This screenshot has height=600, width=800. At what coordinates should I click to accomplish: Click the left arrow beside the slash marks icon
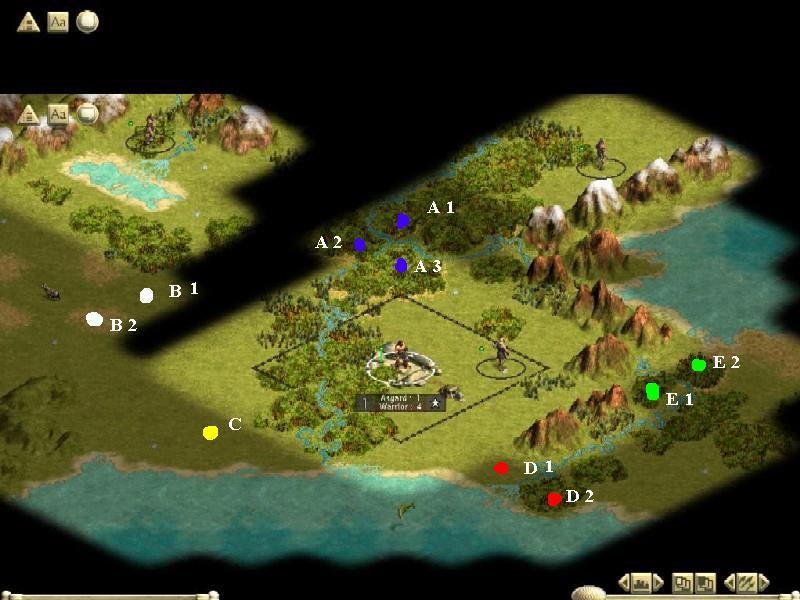tap(729, 582)
